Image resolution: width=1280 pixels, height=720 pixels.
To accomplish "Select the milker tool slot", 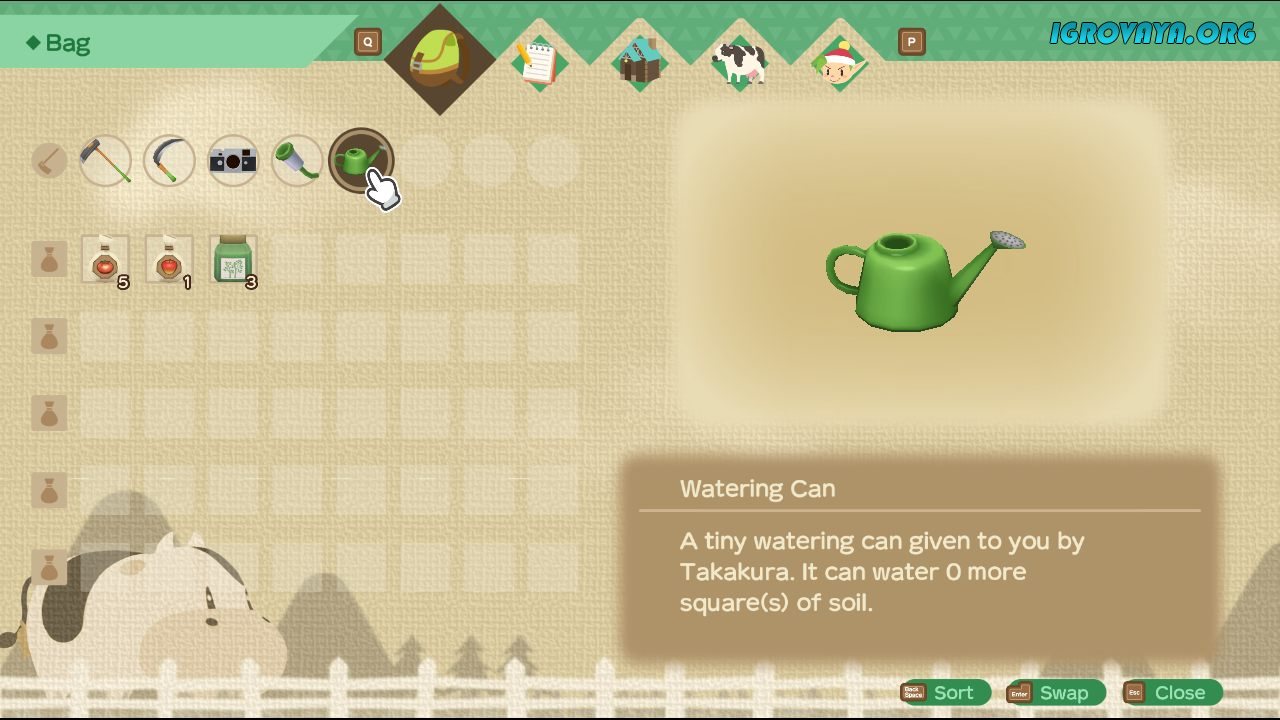I will click(297, 160).
